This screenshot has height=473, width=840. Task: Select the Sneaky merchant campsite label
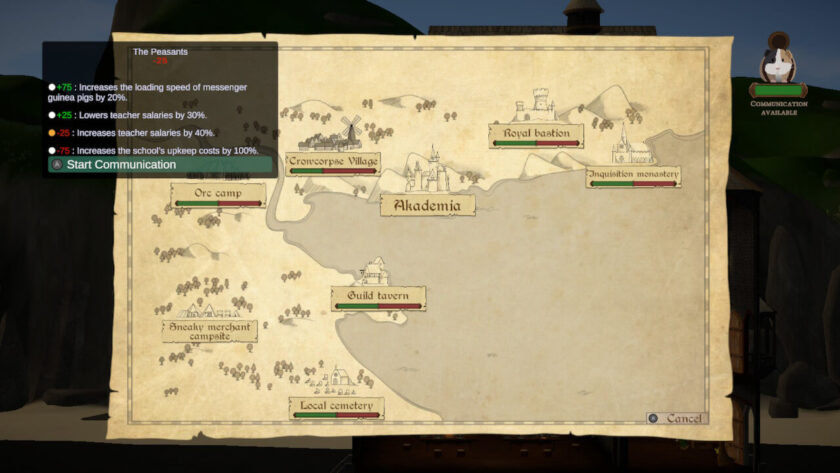pos(210,331)
